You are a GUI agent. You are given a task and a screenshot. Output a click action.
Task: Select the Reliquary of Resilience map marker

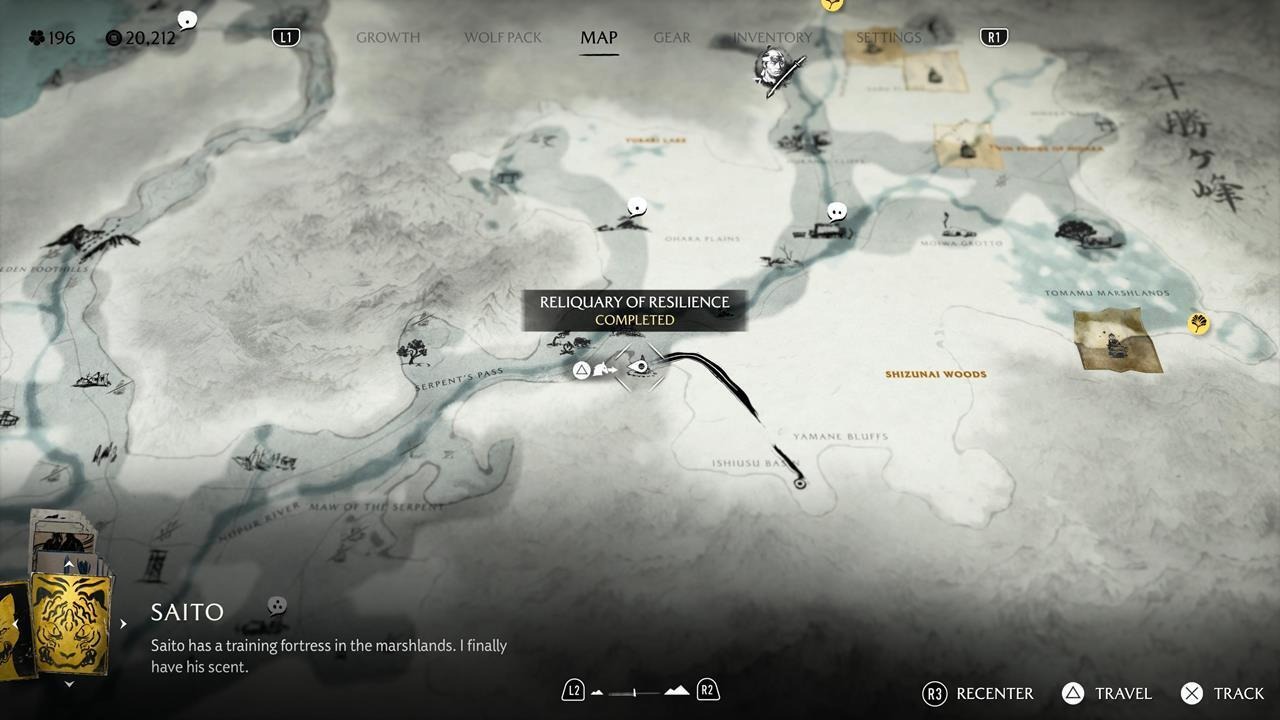point(639,368)
